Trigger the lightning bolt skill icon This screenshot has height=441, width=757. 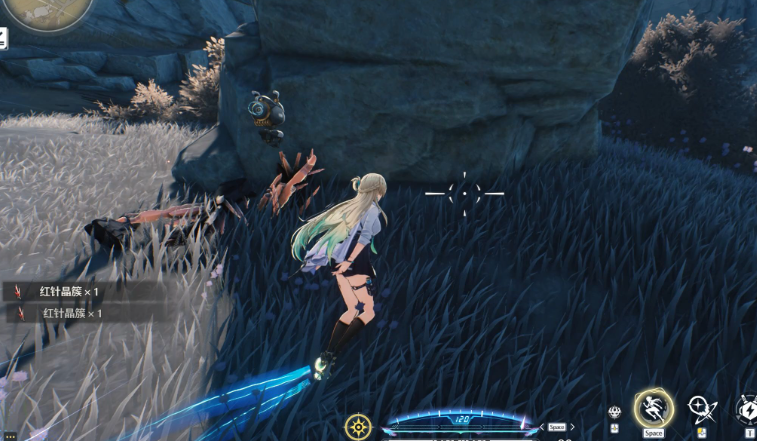tap(748, 410)
